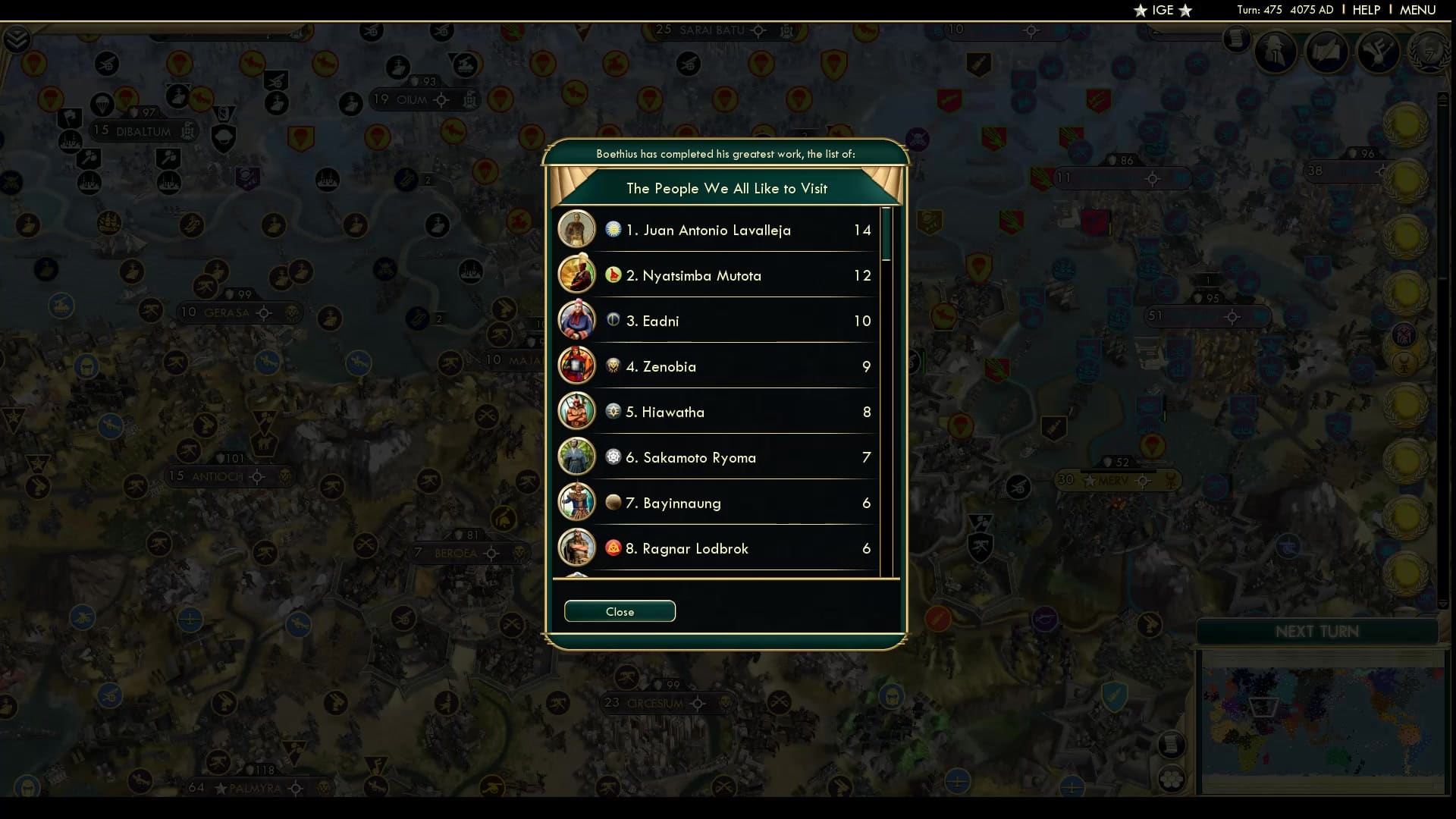This screenshot has height=819, width=1456.
Task: Open HELP from the top bar
Action: pos(1365,10)
